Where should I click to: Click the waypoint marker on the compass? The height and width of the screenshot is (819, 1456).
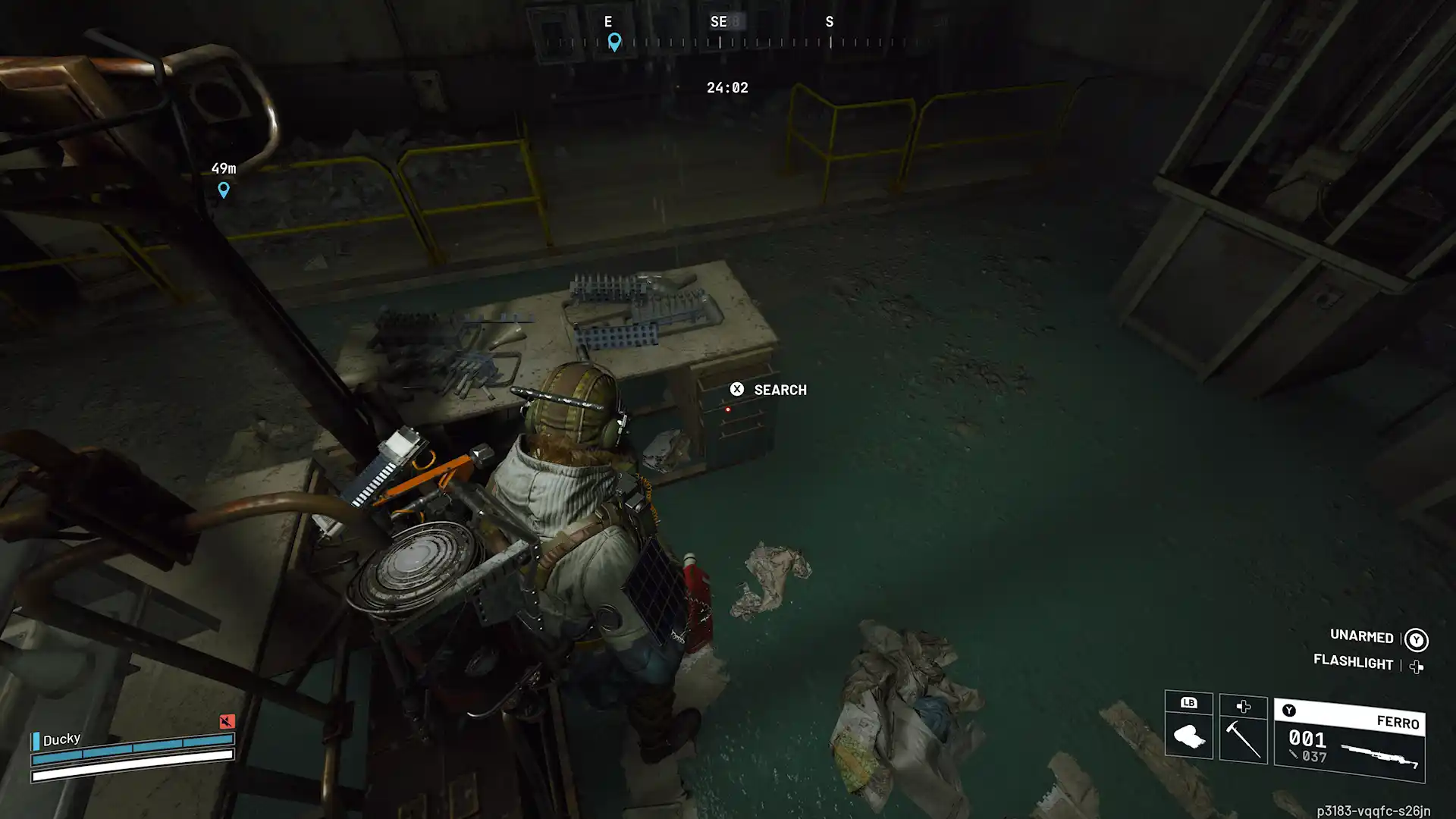tap(614, 42)
